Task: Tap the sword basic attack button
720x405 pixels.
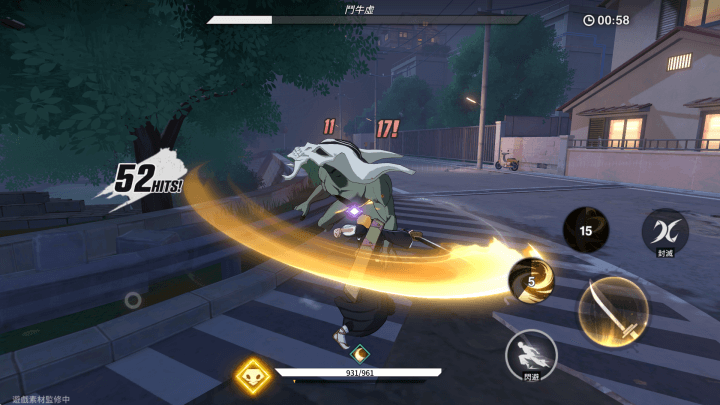Action: click(612, 311)
